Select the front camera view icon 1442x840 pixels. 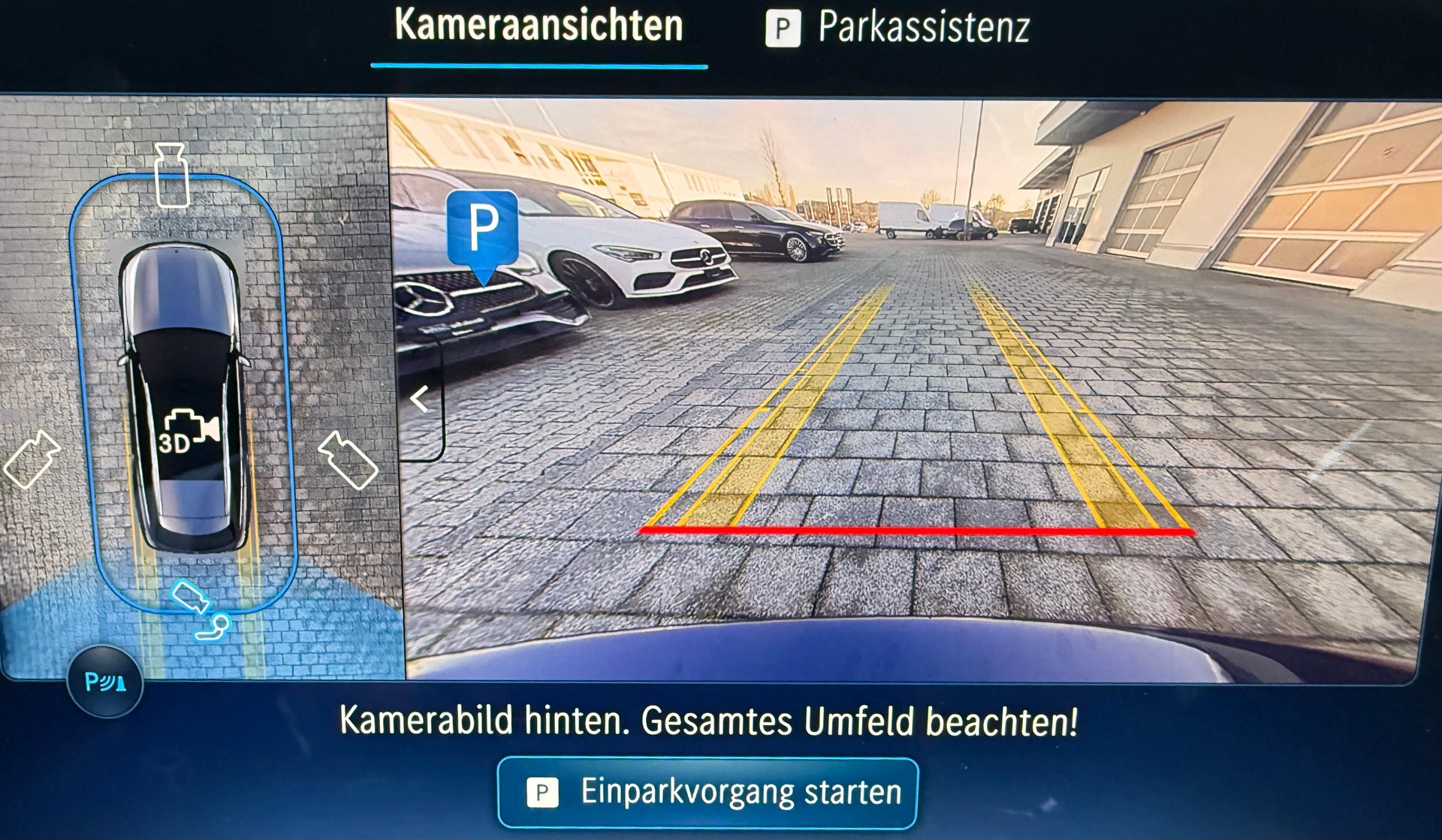(171, 173)
